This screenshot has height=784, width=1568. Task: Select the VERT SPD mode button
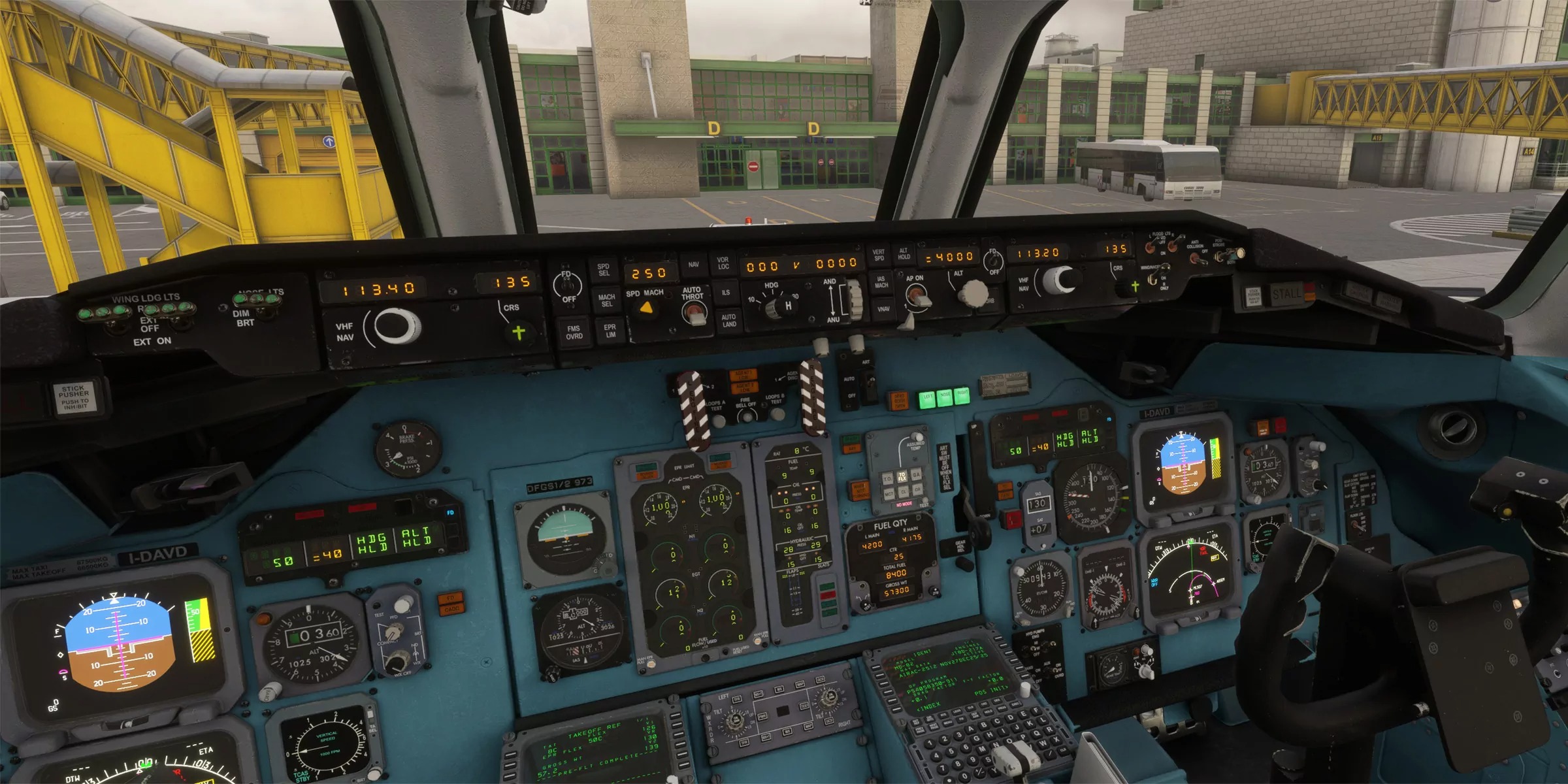(x=878, y=255)
